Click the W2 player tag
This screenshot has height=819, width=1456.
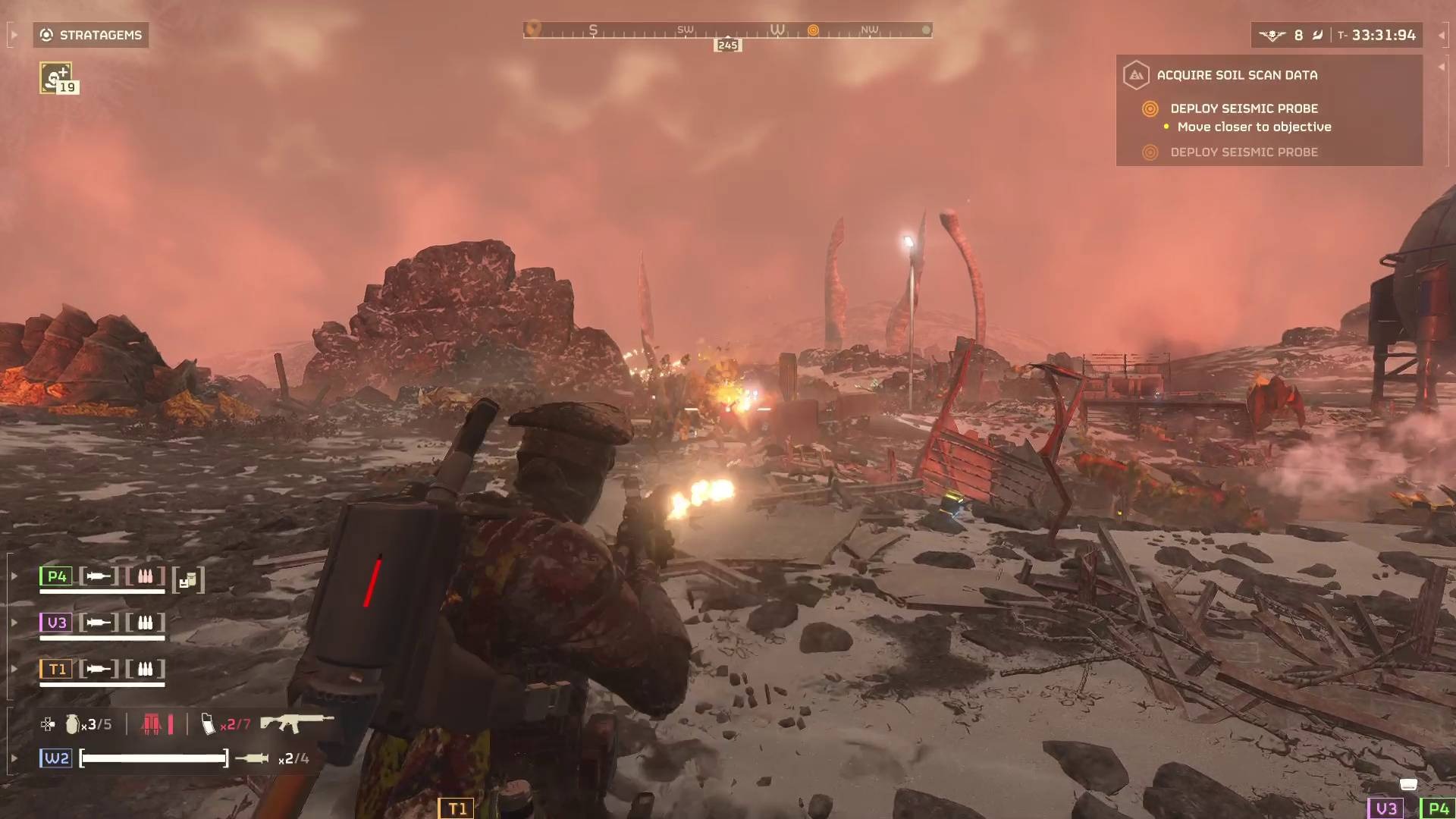56,758
